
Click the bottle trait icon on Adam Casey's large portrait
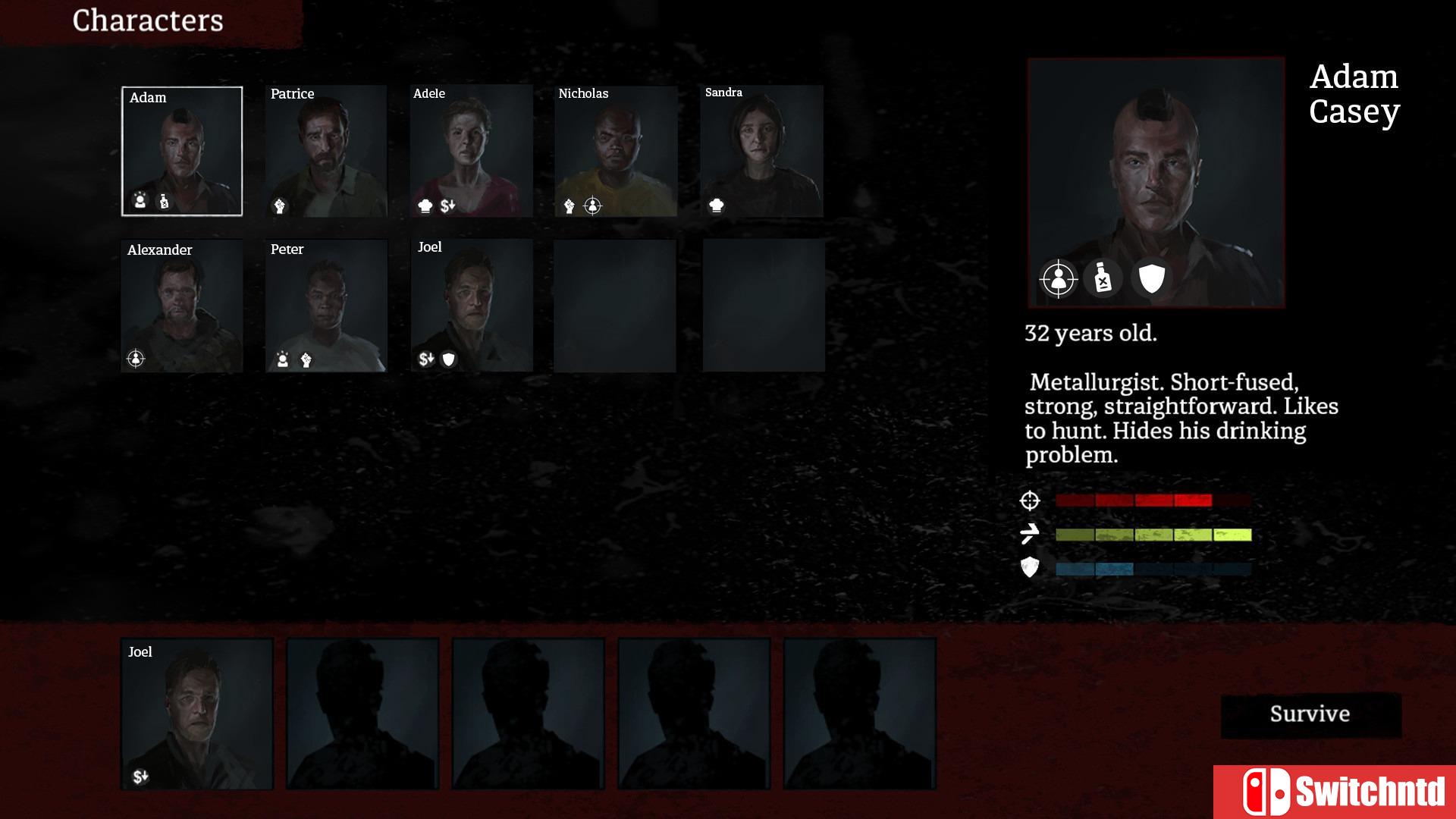pyautogui.click(x=1103, y=279)
